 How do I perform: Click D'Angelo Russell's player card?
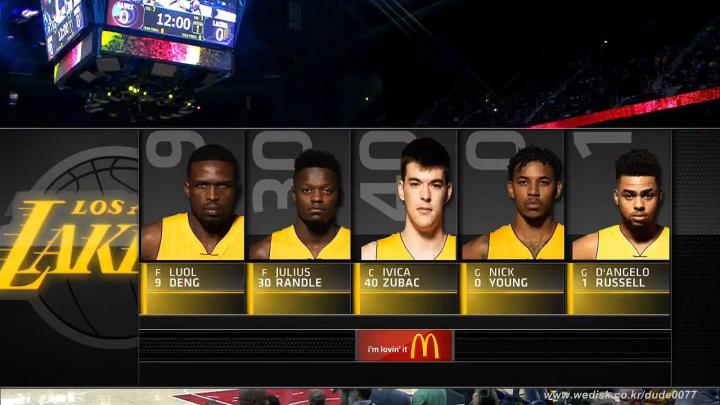coord(619,220)
